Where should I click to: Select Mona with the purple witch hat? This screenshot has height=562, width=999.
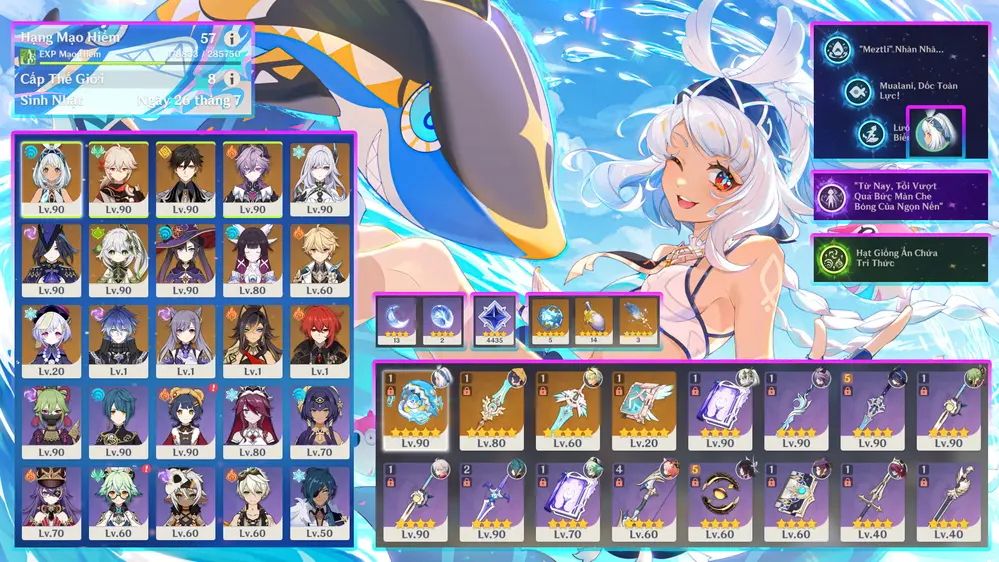(x=186, y=260)
